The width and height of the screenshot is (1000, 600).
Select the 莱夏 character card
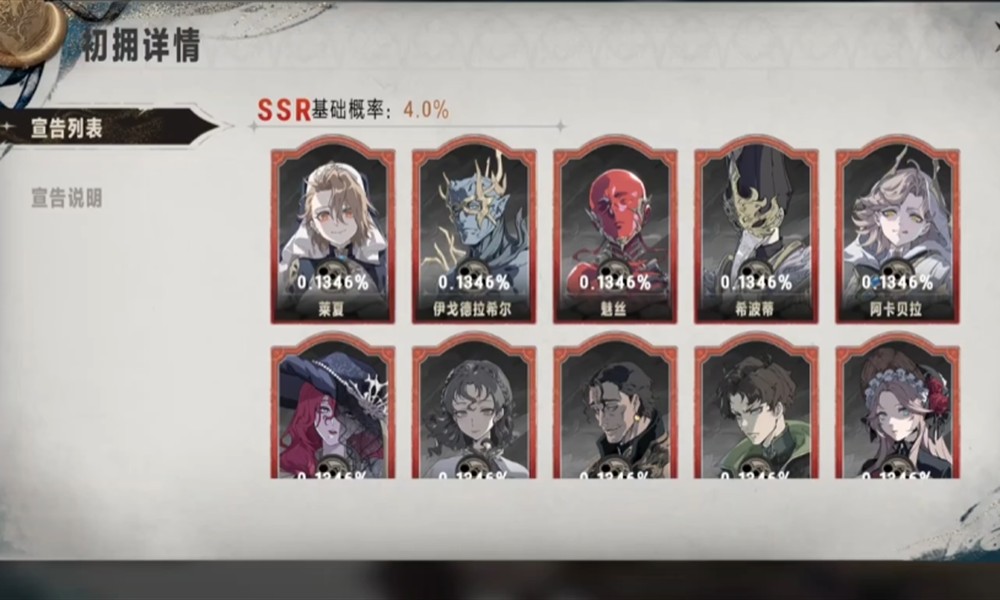332,234
